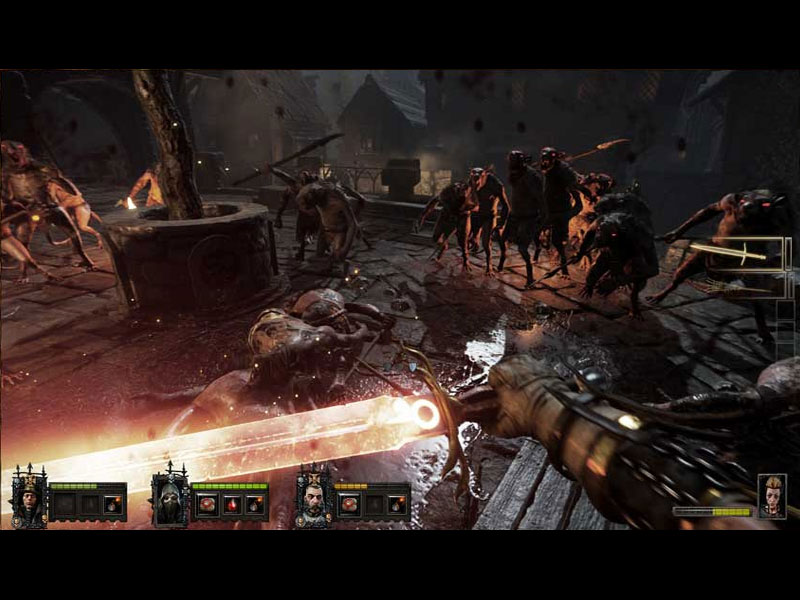Click the bearded teammate's bomb slot

(397, 505)
